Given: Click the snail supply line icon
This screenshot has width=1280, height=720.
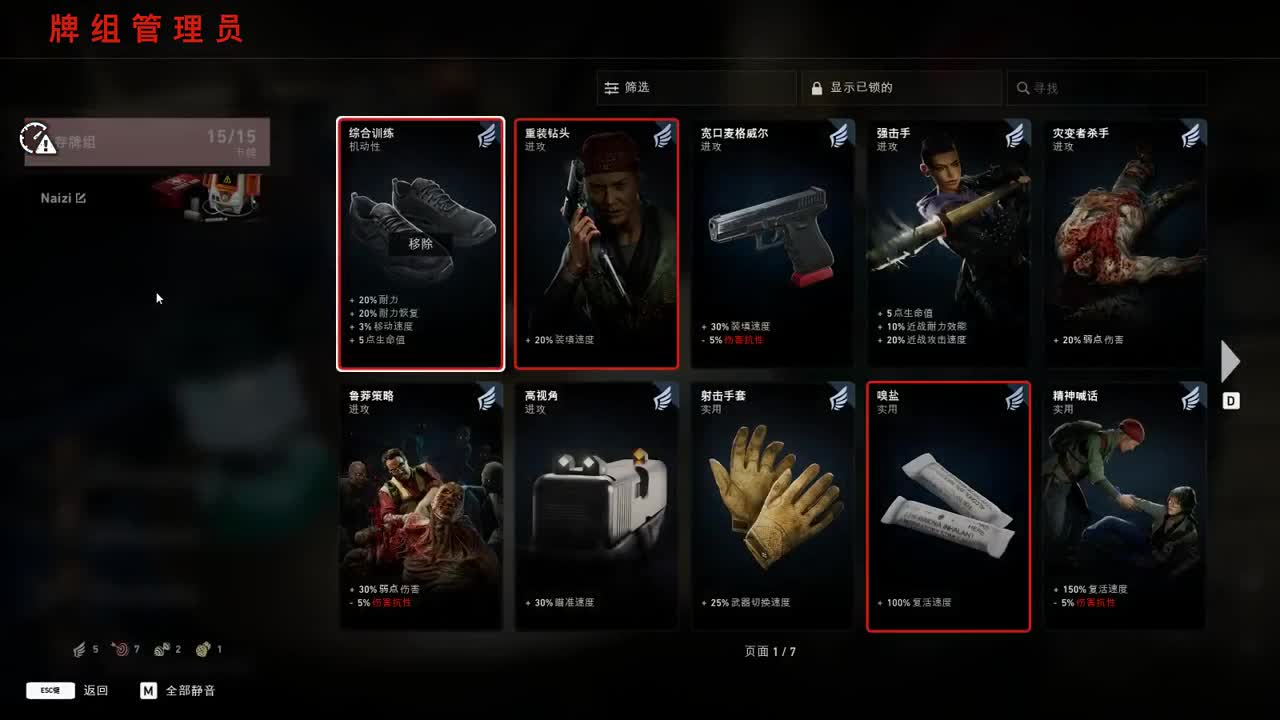Looking at the screenshot, I should [161, 648].
